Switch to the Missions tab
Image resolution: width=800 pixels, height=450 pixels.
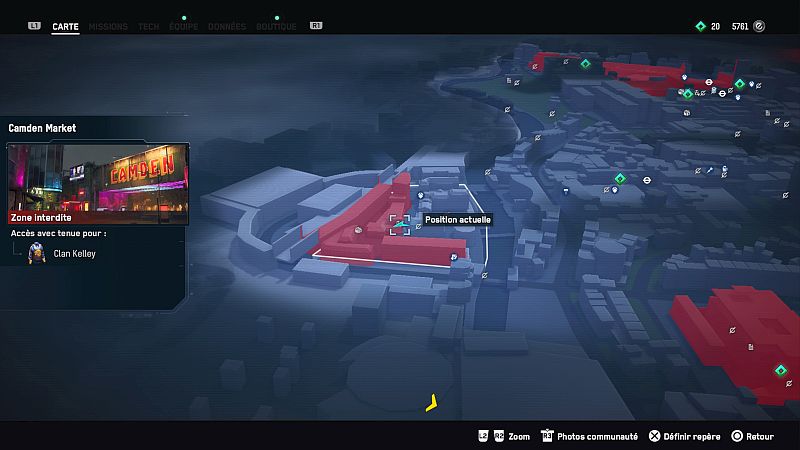pos(107,26)
